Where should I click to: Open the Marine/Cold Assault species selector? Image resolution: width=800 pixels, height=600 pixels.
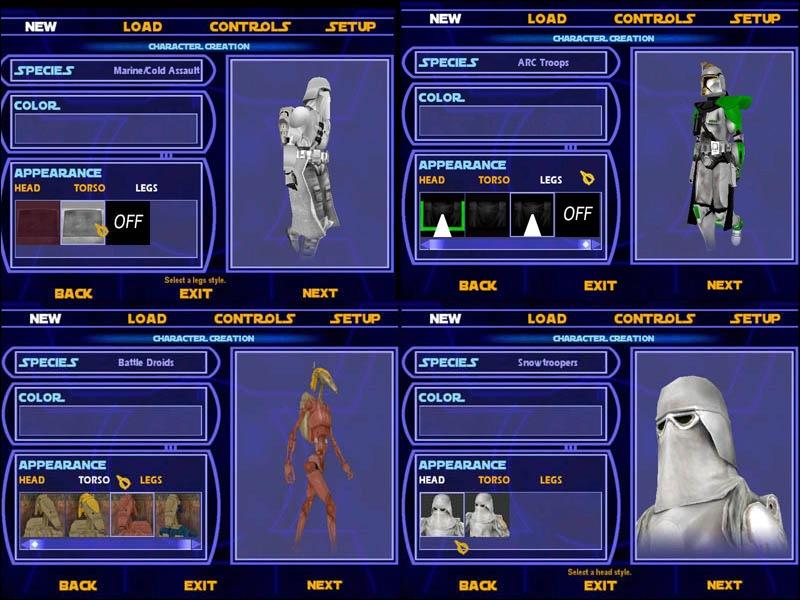click(107, 71)
